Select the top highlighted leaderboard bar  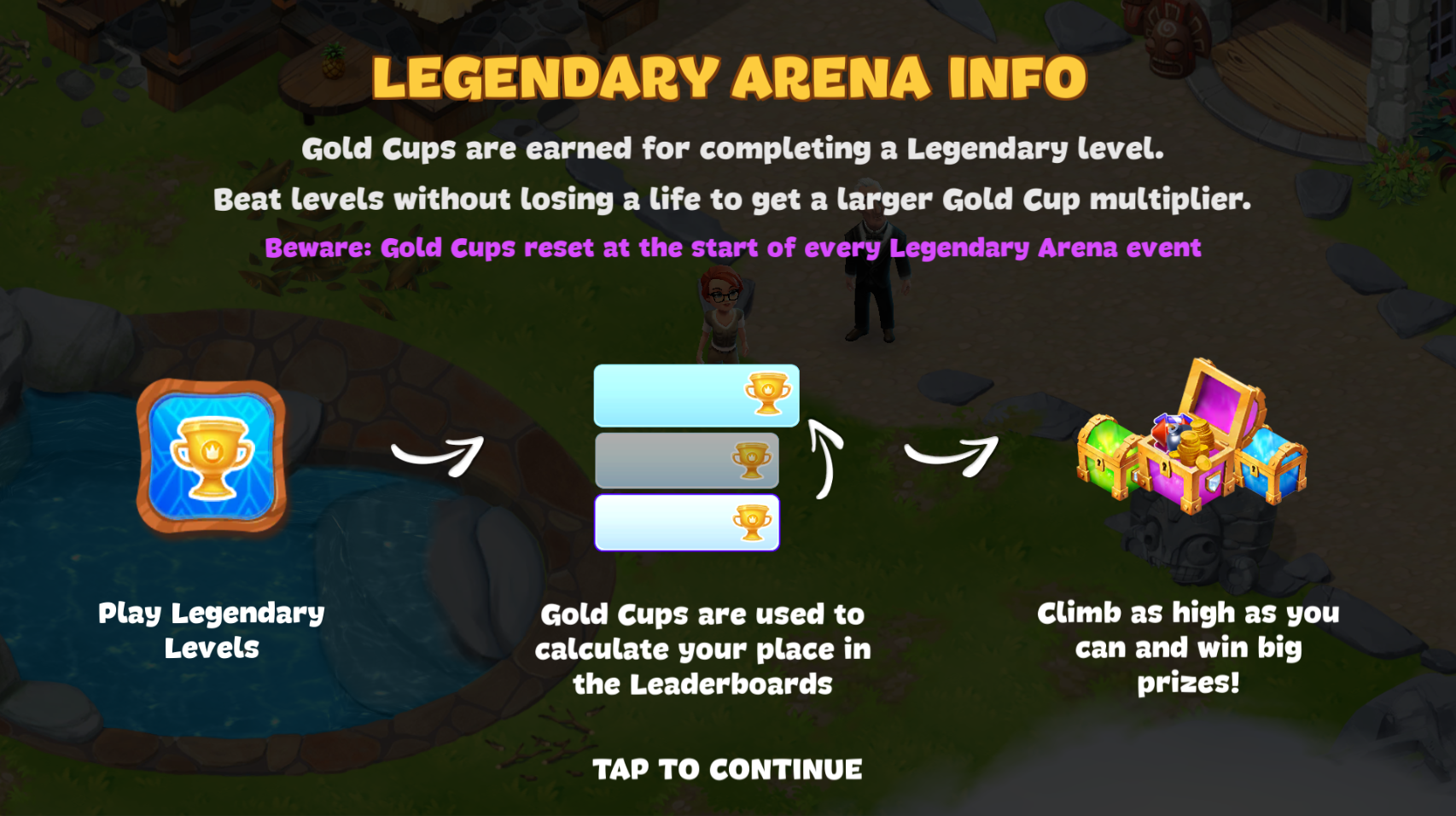pyautogui.click(x=696, y=394)
